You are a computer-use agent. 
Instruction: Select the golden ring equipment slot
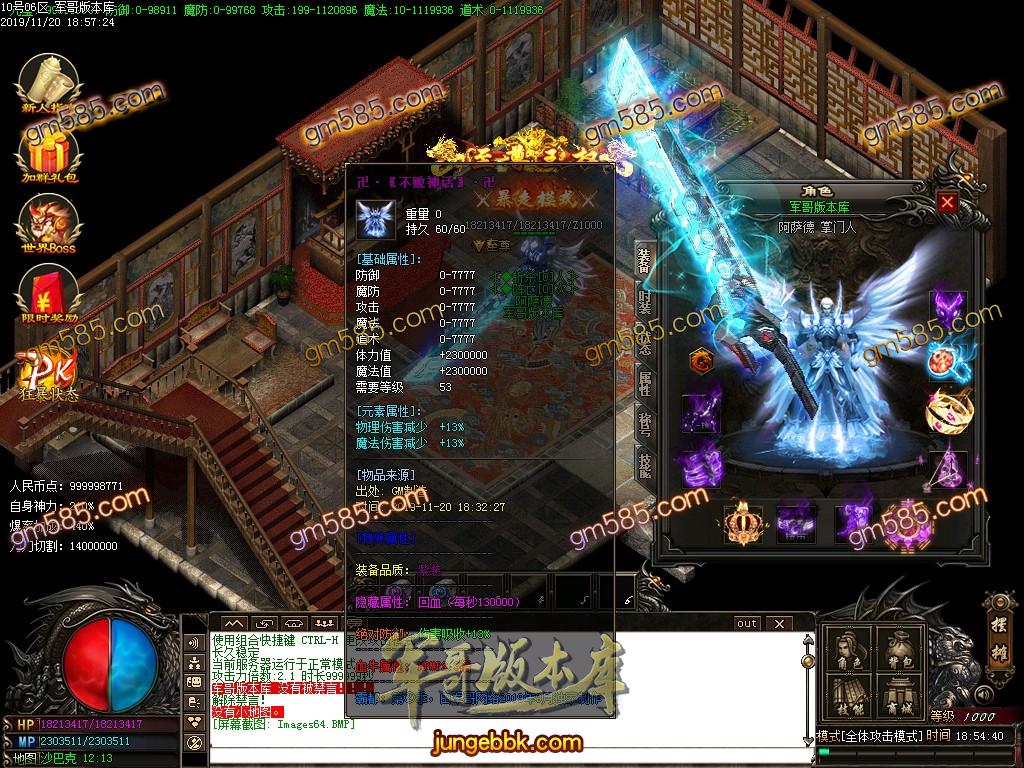tap(948, 410)
